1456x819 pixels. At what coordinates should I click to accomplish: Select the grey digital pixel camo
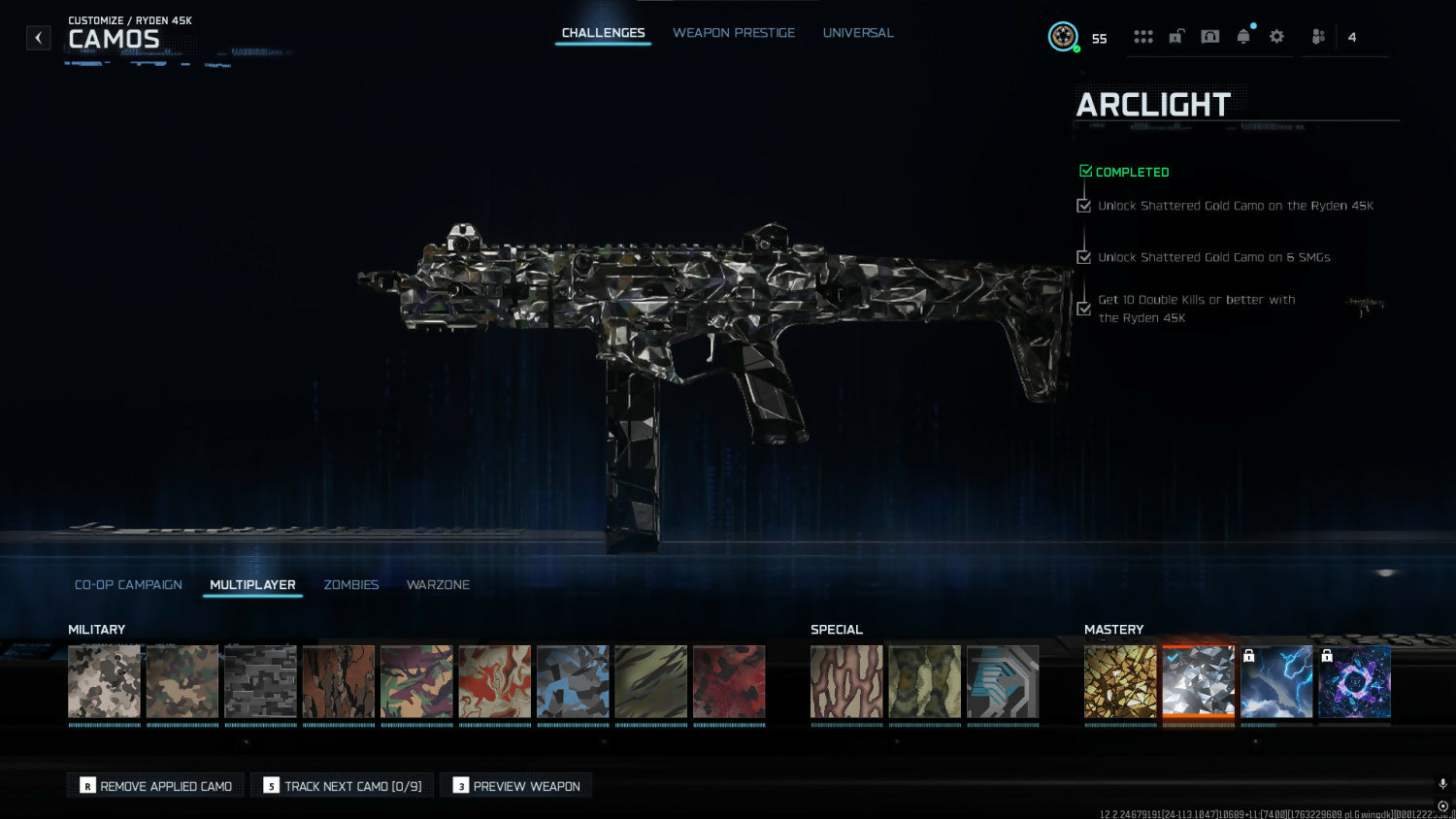point(260,682)
